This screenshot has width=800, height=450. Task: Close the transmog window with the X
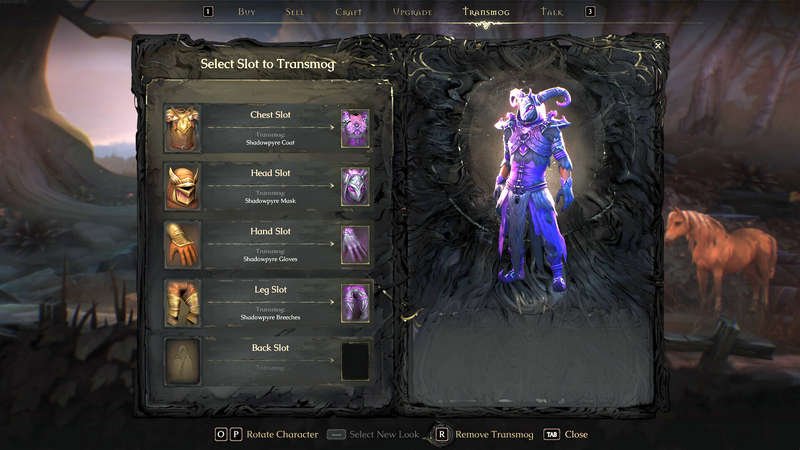(x=658, y=45)
